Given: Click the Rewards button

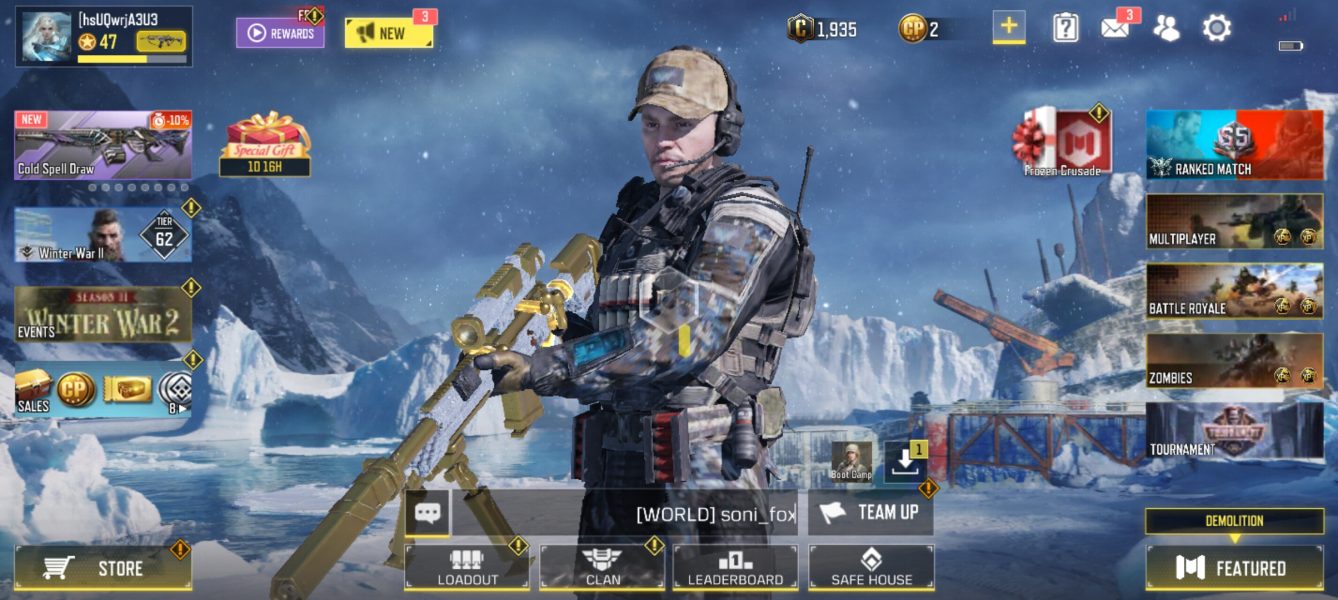Looking at the screenshot, I should coord(280,33).
